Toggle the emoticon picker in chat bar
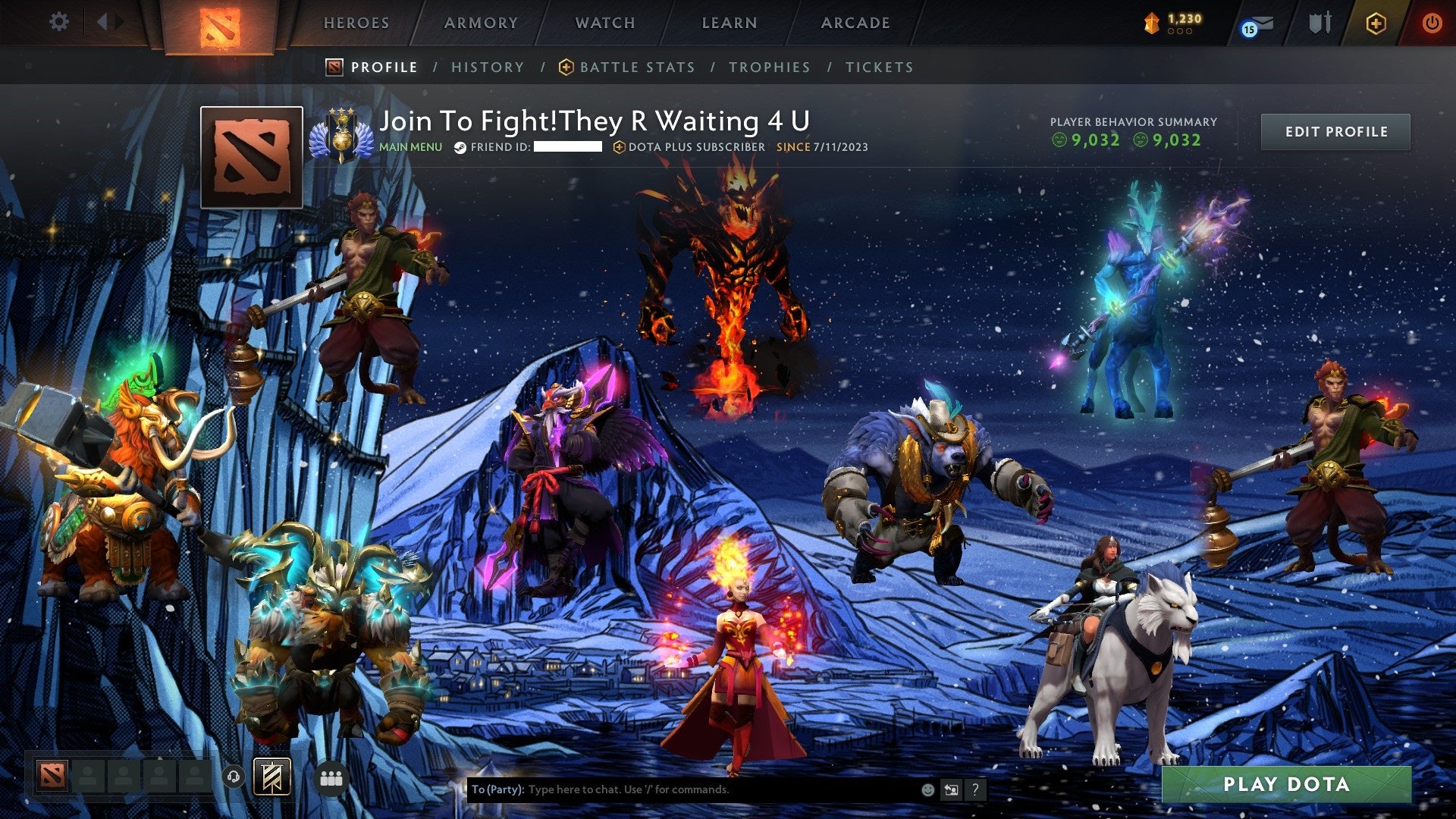The image size is (1456, 819). [x=928, y=789]
